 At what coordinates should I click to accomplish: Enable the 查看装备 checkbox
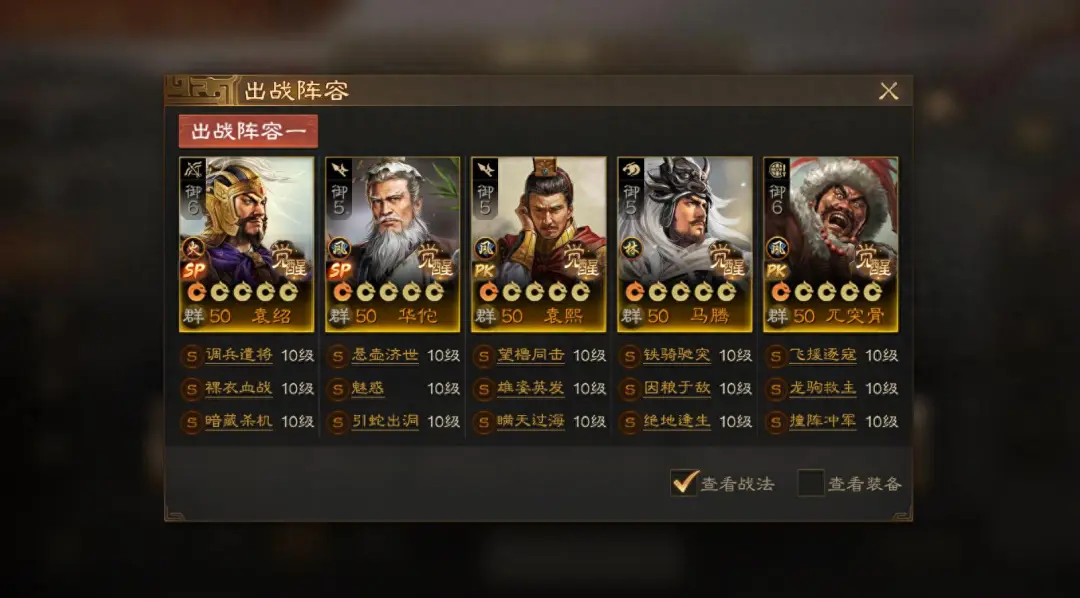point(810,483)
